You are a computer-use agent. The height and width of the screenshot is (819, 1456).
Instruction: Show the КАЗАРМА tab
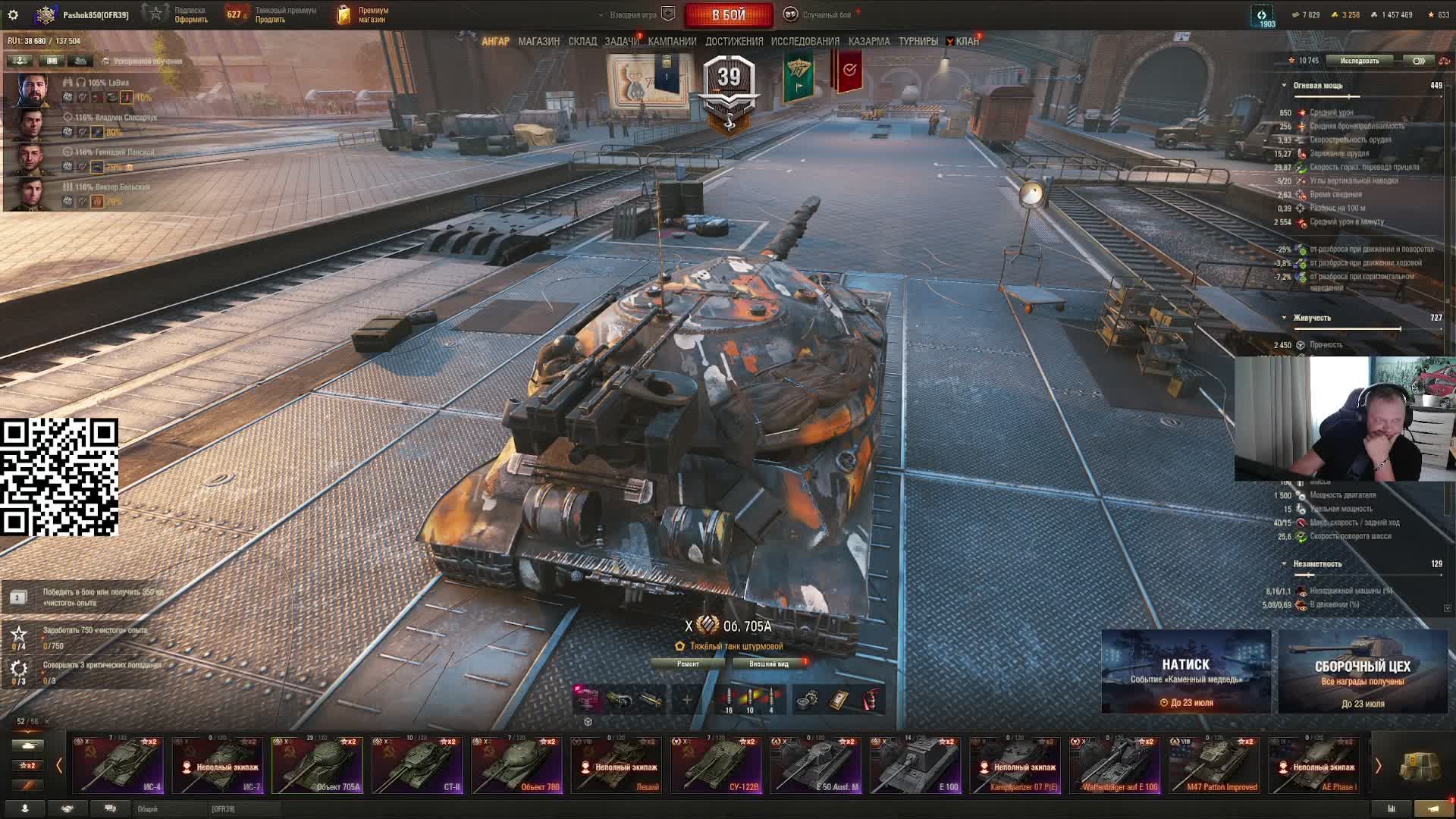click(869, 42)
